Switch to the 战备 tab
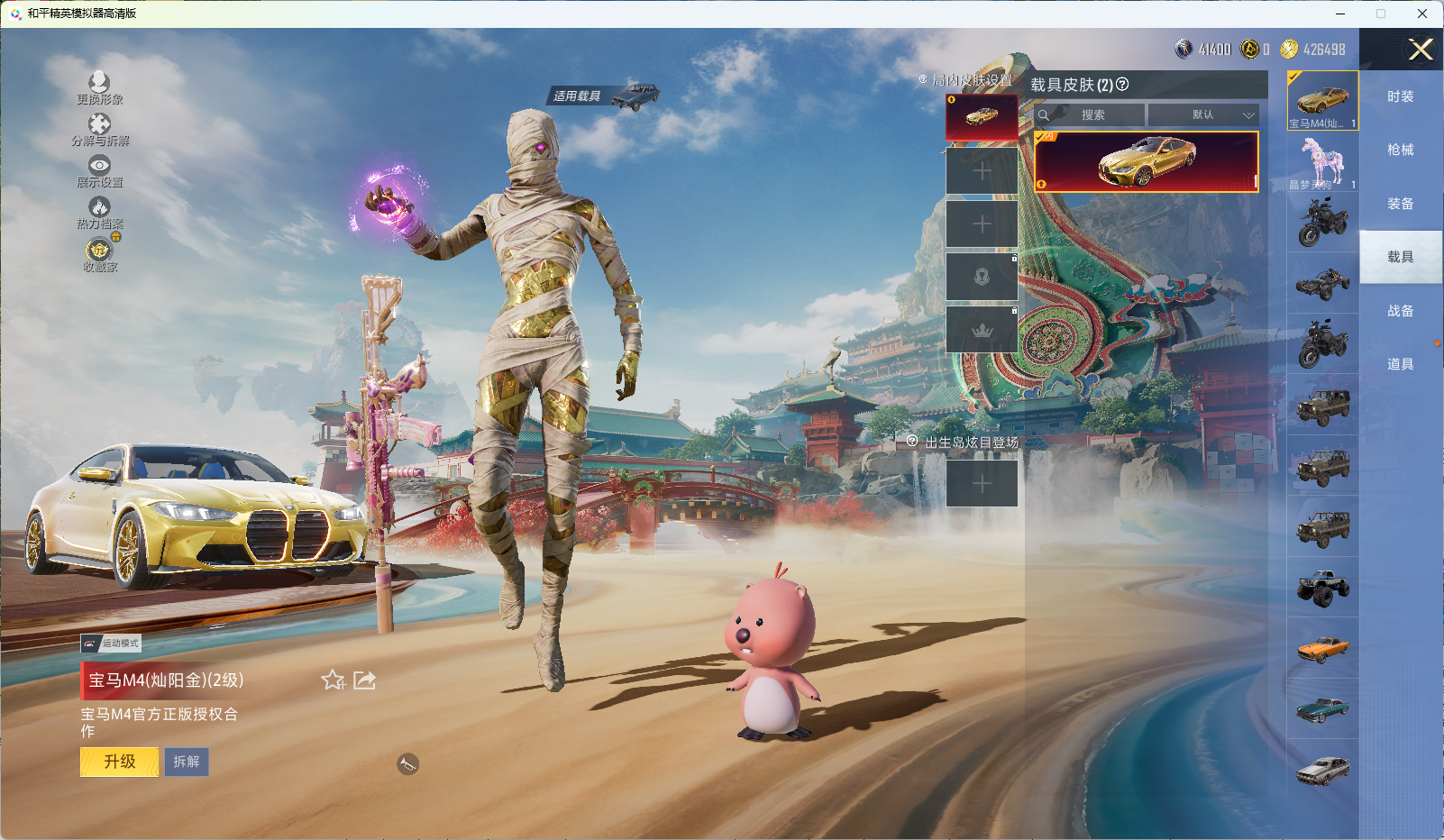1444x840 pixels. (1400, 311)
